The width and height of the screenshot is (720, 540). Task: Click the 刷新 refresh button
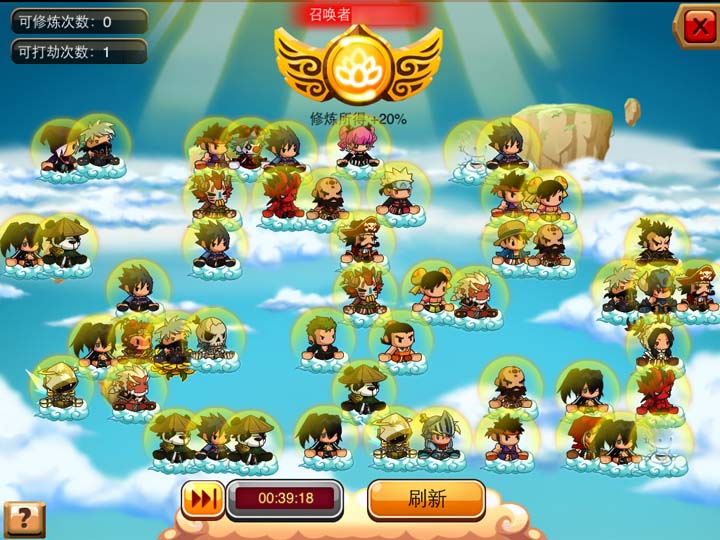[x=426, y=499]
